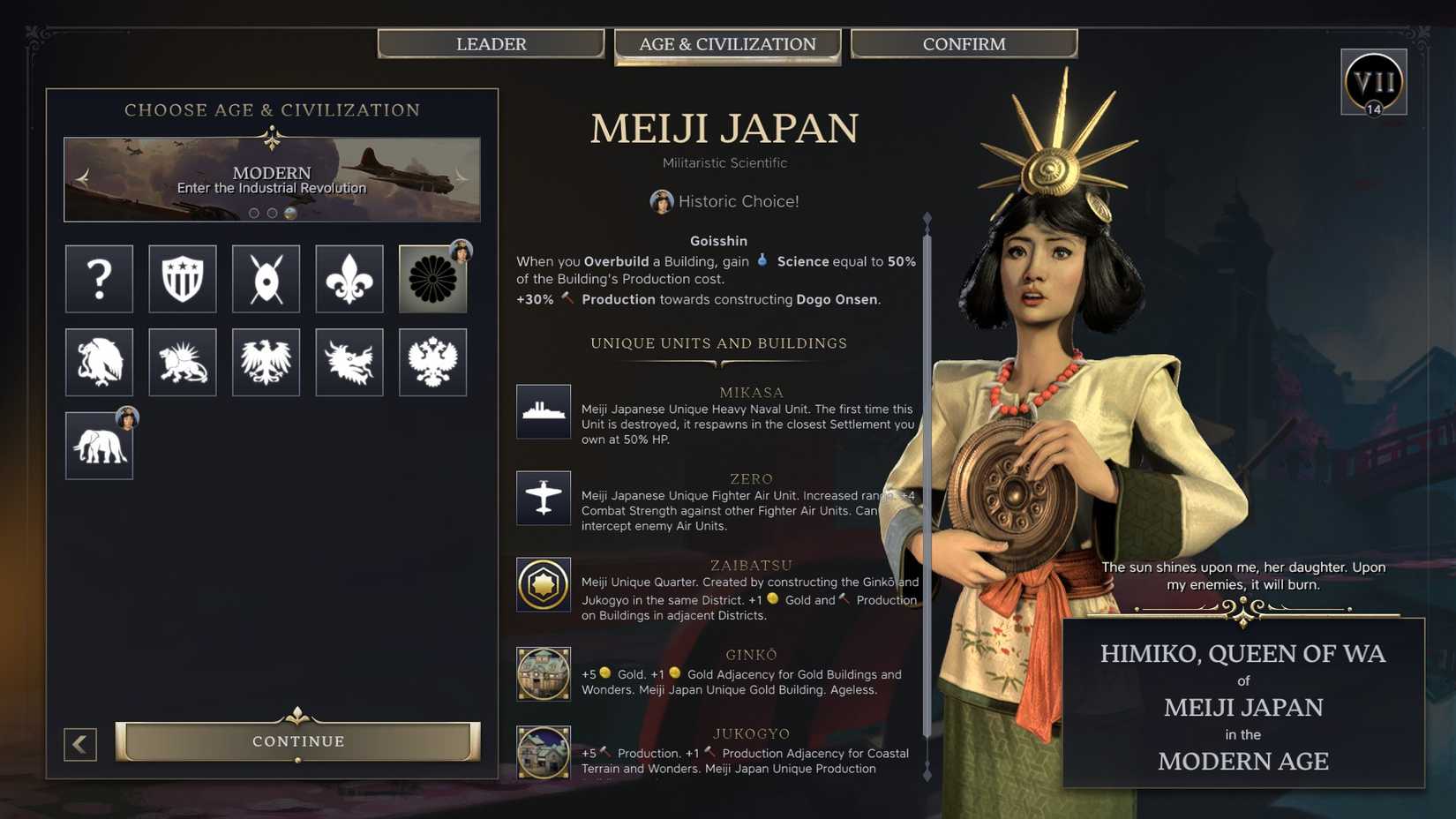Select the dragon civilization emblem
The height and width of the screenshot is (819, 1456).
pyautogui.click(x=349, y=362)
